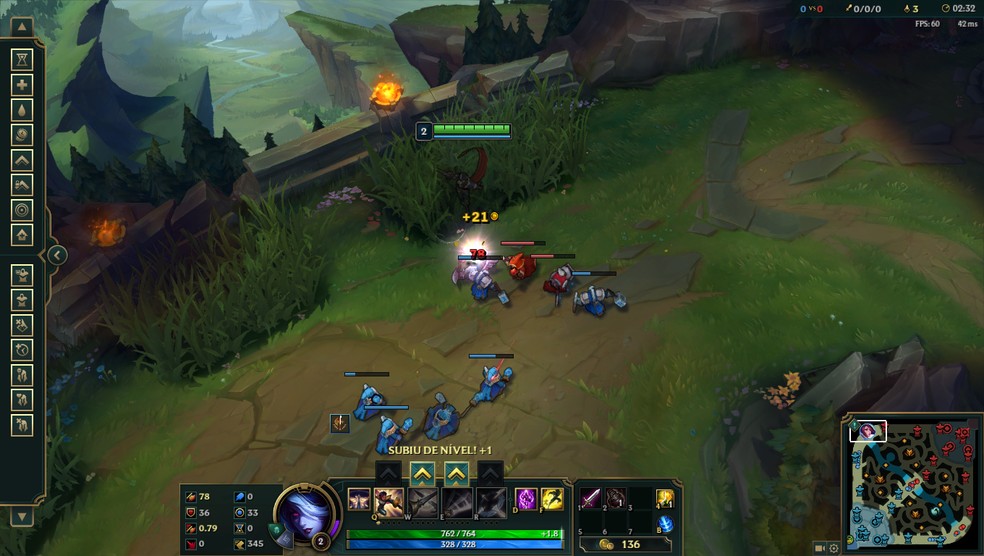This screenshot has height=556, width=984.
Task: Select the sword item in inventory slot 1
Action: pos(592,498)
